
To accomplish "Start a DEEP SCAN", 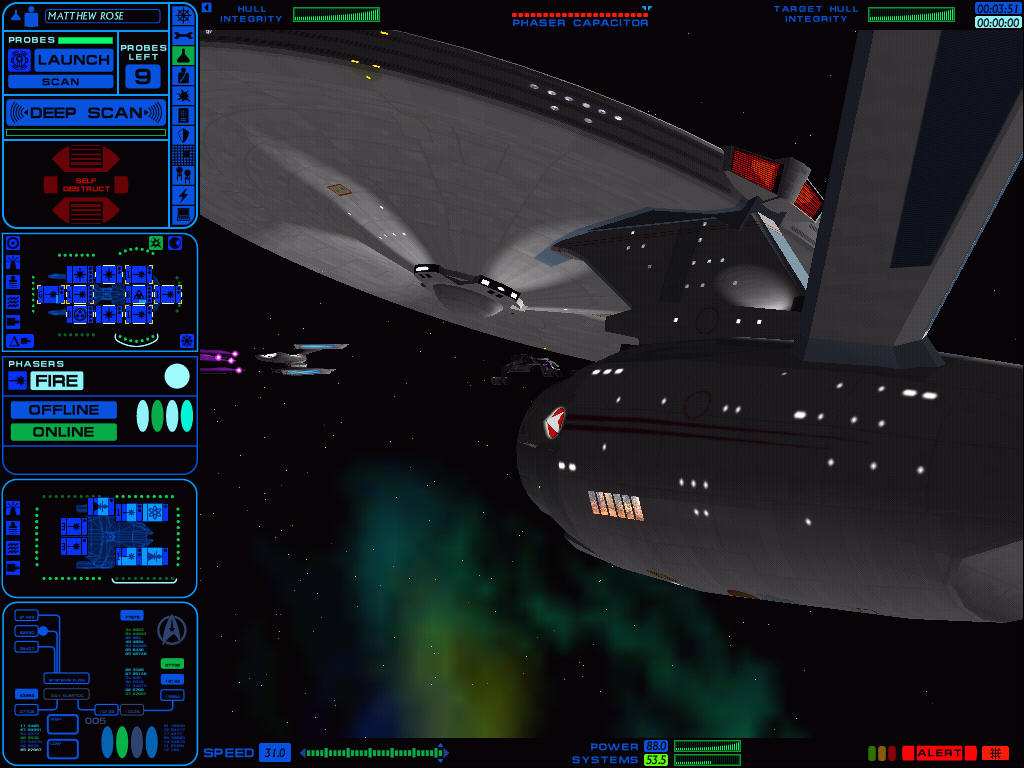I will (x=85, y=112).
